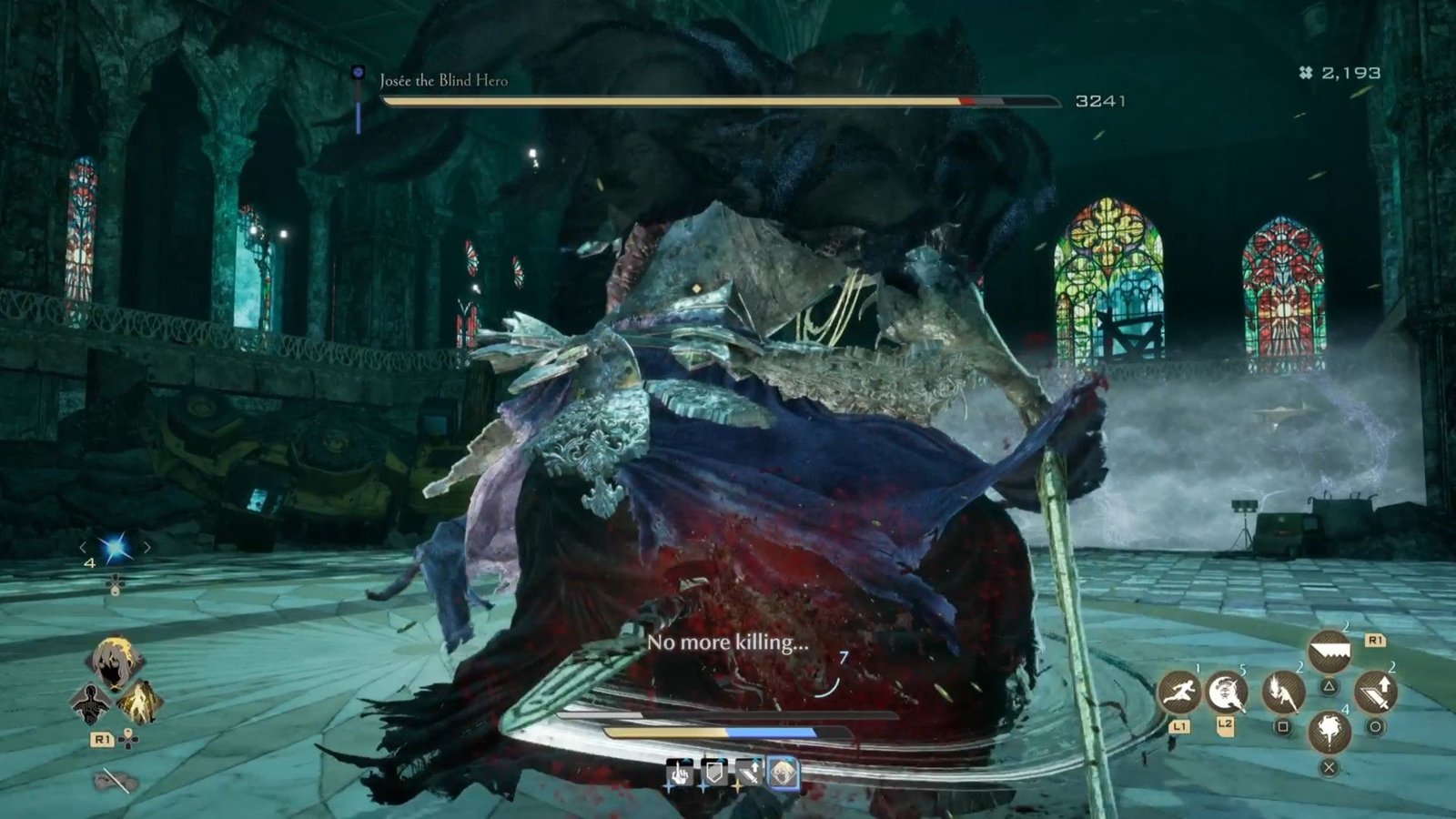1456x819 pixels.
Task: Click the pointing-hand buff icon near will gauge
Action: pos(679,773)
